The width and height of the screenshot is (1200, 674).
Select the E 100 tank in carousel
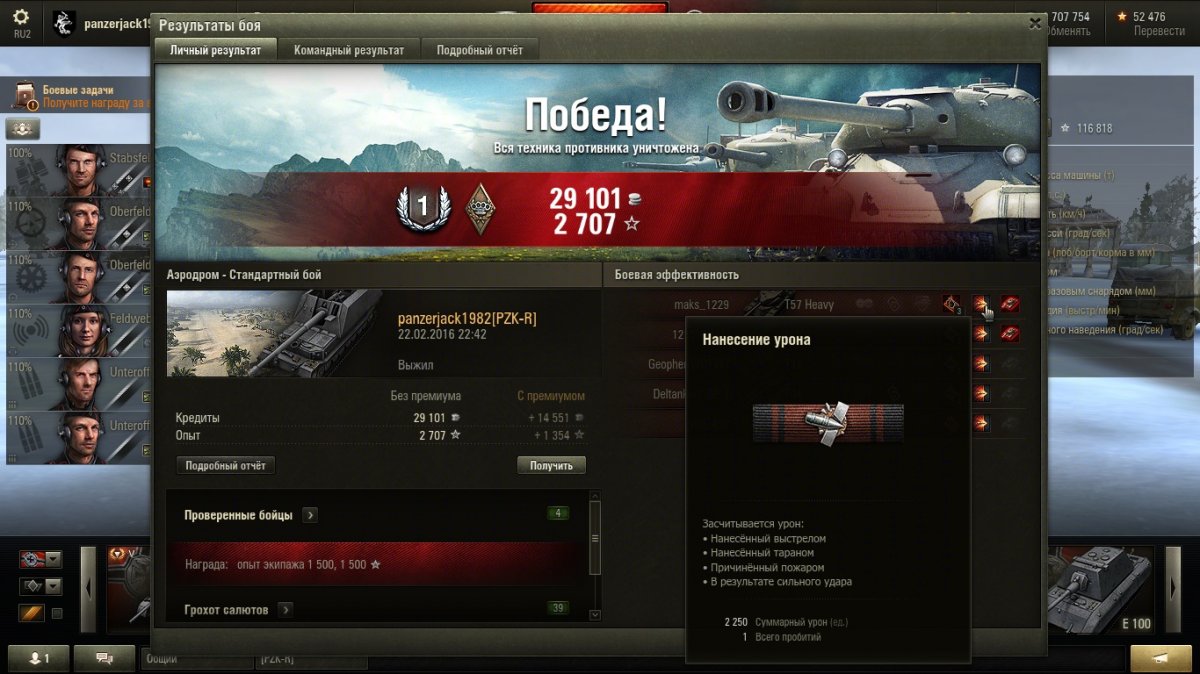point(1100,590)
